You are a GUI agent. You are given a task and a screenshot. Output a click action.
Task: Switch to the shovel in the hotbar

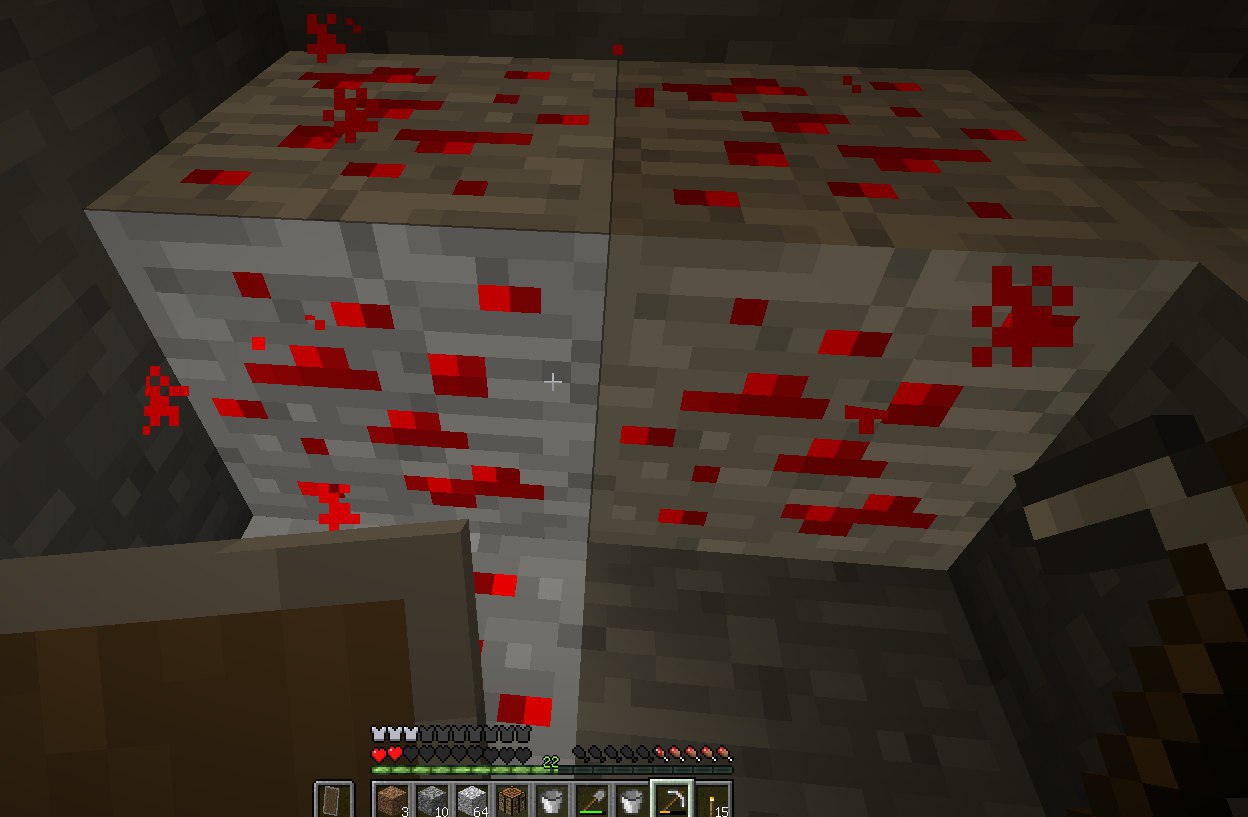click(591, 800)
